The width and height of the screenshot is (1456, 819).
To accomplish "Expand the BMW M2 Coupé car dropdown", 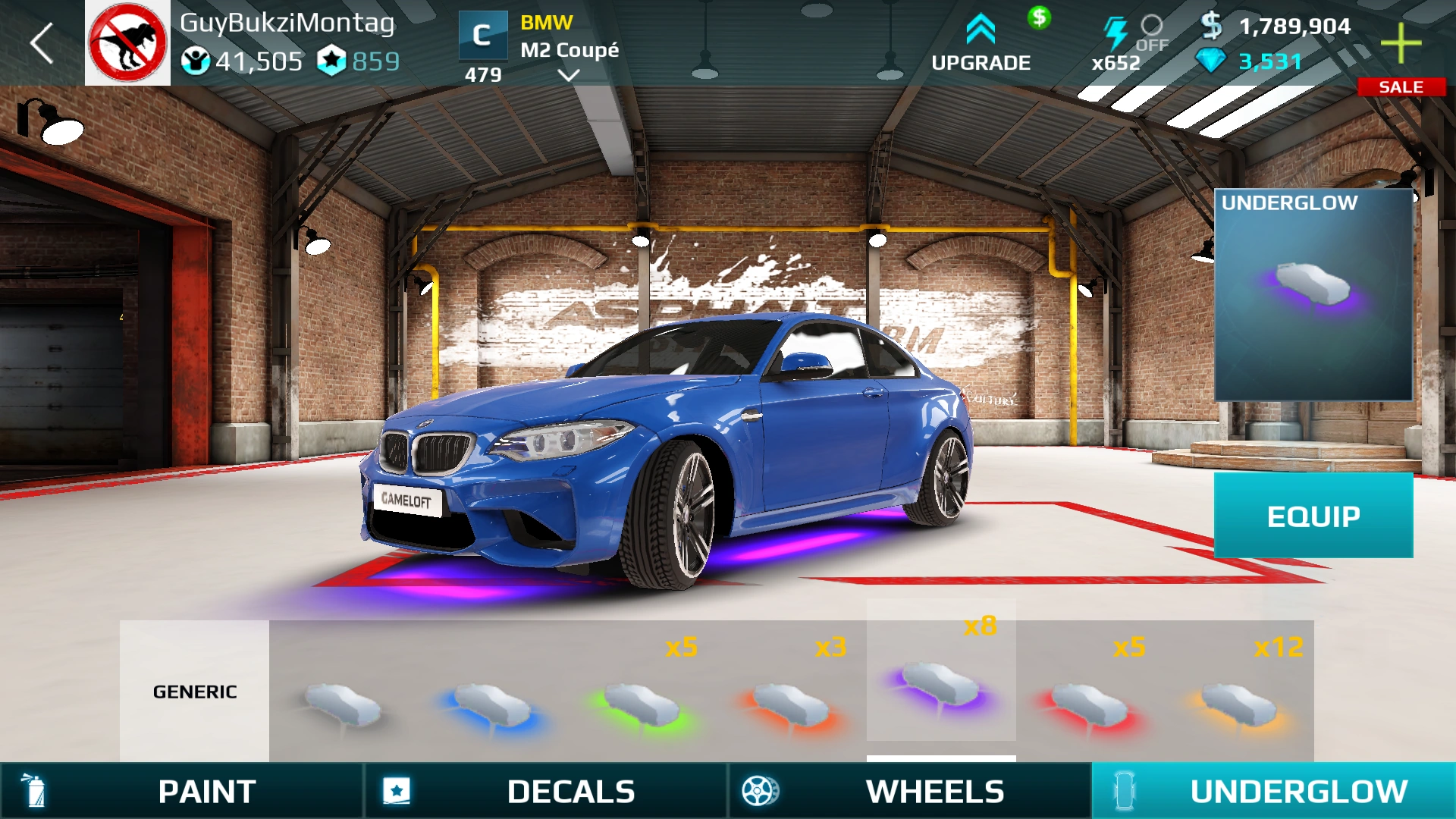I will click(x=568, y=74).
